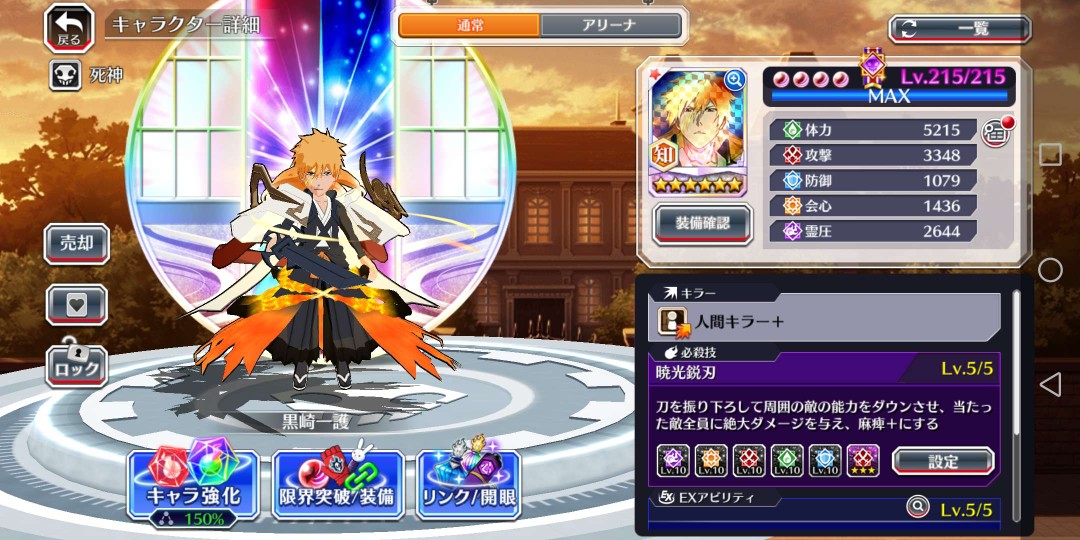Switch to the アリーナ tab
The image size is (1080, 540).
612,26
